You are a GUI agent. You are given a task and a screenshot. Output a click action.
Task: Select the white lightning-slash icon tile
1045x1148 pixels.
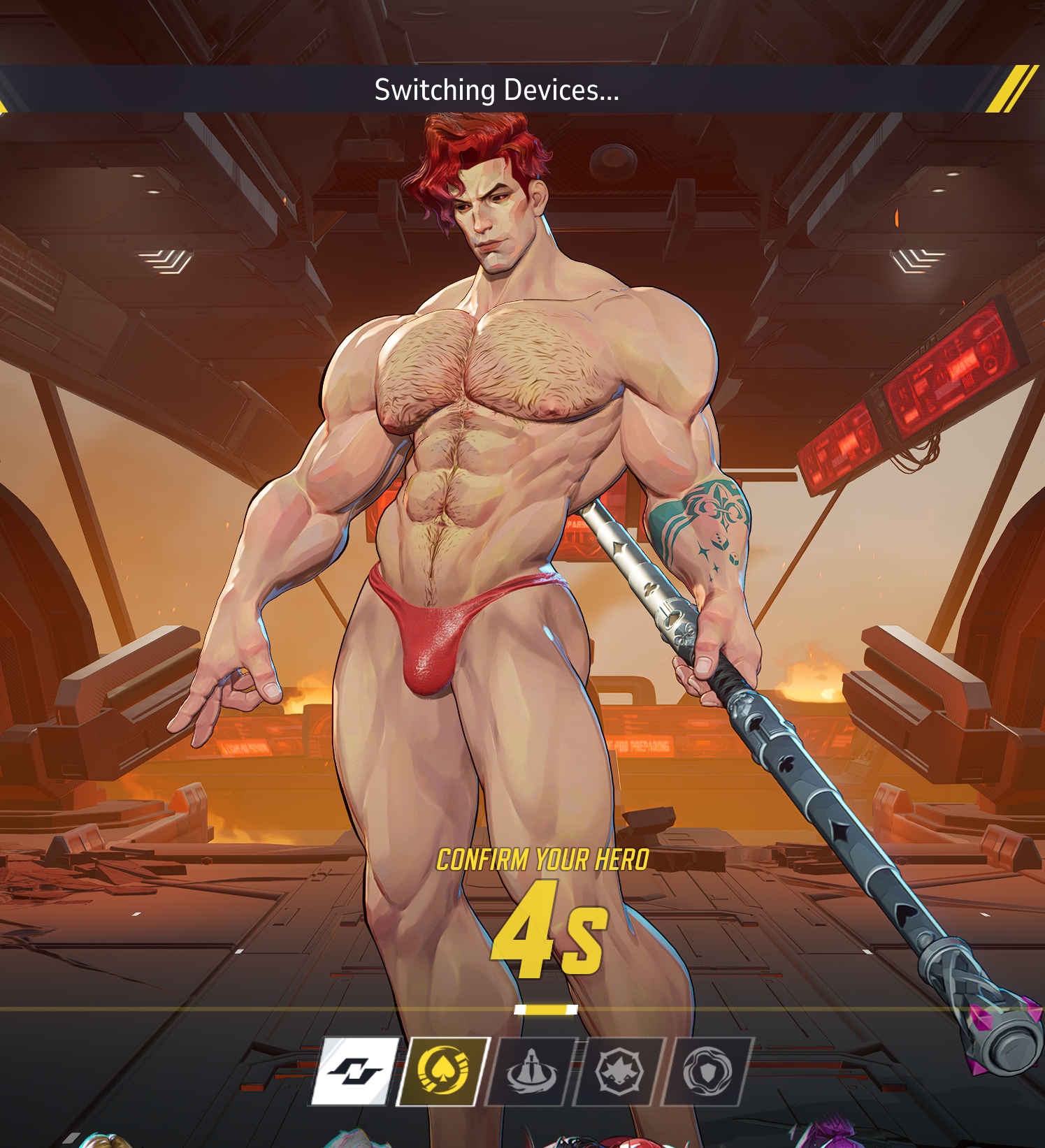pos(355,1071)
